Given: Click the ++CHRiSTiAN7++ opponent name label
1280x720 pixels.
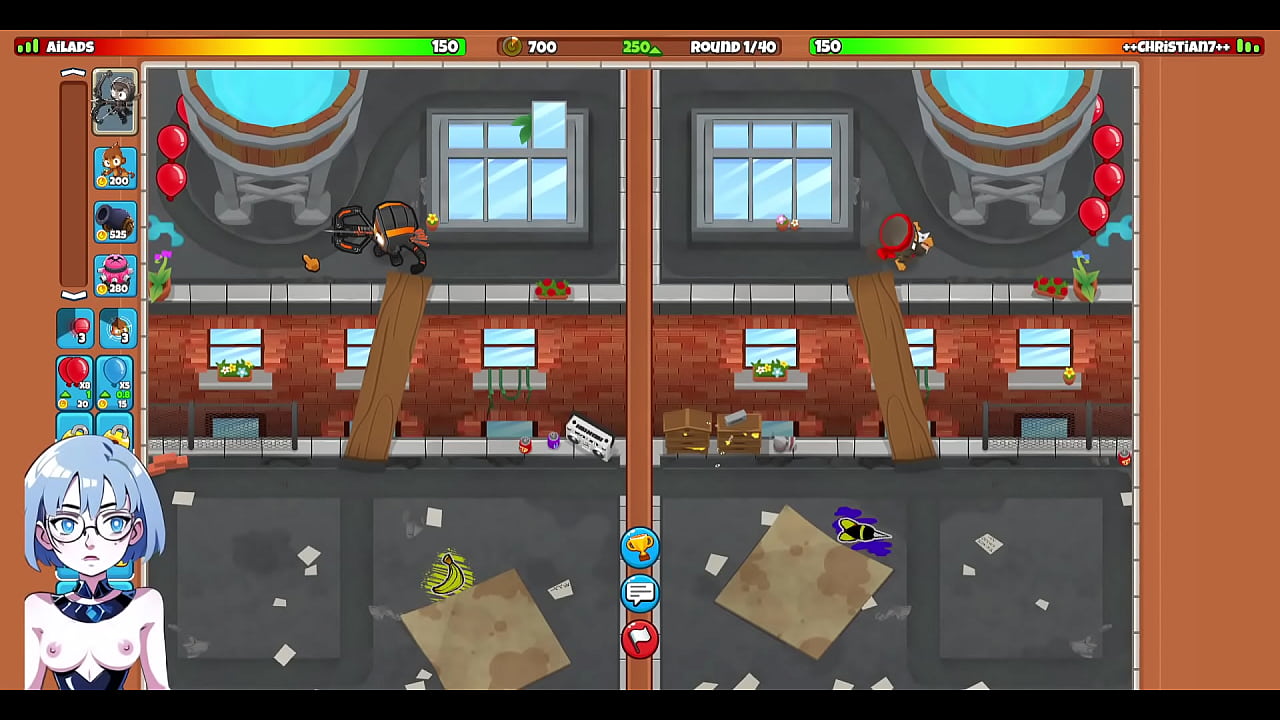Looking at the screenshot, I should coord(1175,46).
